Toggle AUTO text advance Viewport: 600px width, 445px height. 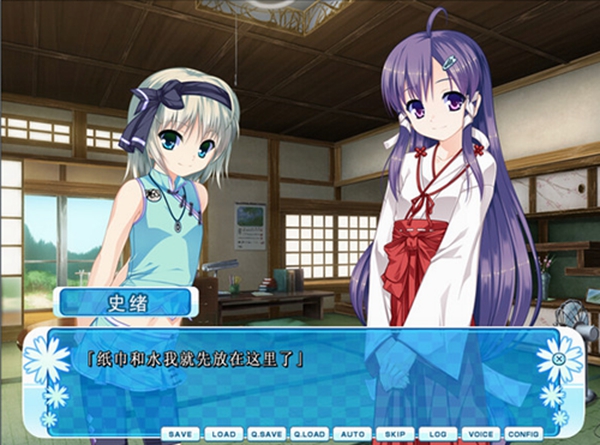pyautogui.click(x=352, y=434)
